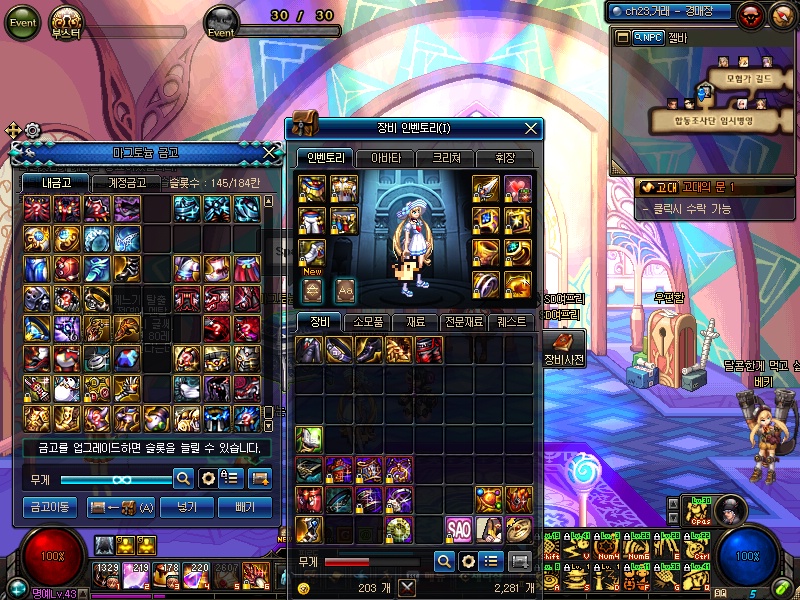
Task: Open the 아바타 avatar tab
Action: click(385, 158)
